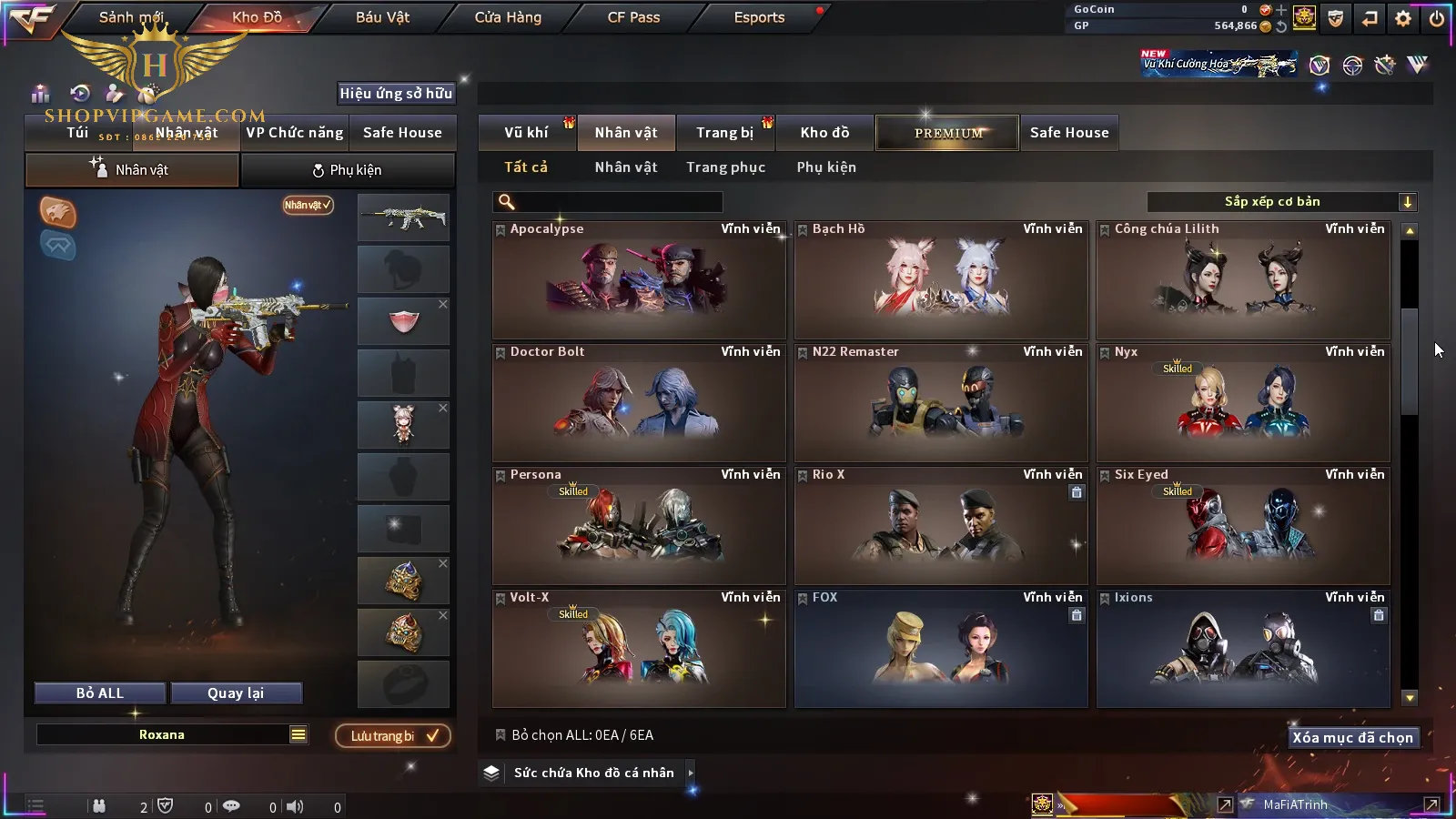Click Xóa mục đã chọn button
1456x819 pixels.
click(x=1352, y=738)
